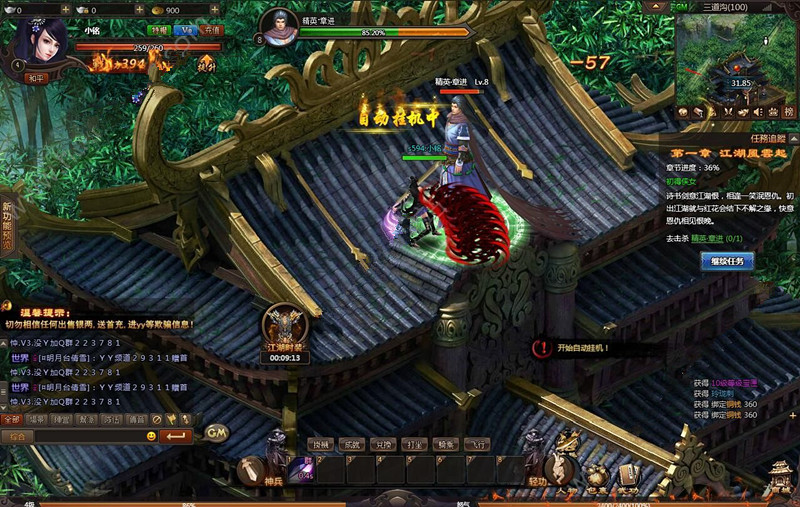800x507 pixels.
Task: Click the chat message input field
Action: pyautogui.click(x=90, y=436)
